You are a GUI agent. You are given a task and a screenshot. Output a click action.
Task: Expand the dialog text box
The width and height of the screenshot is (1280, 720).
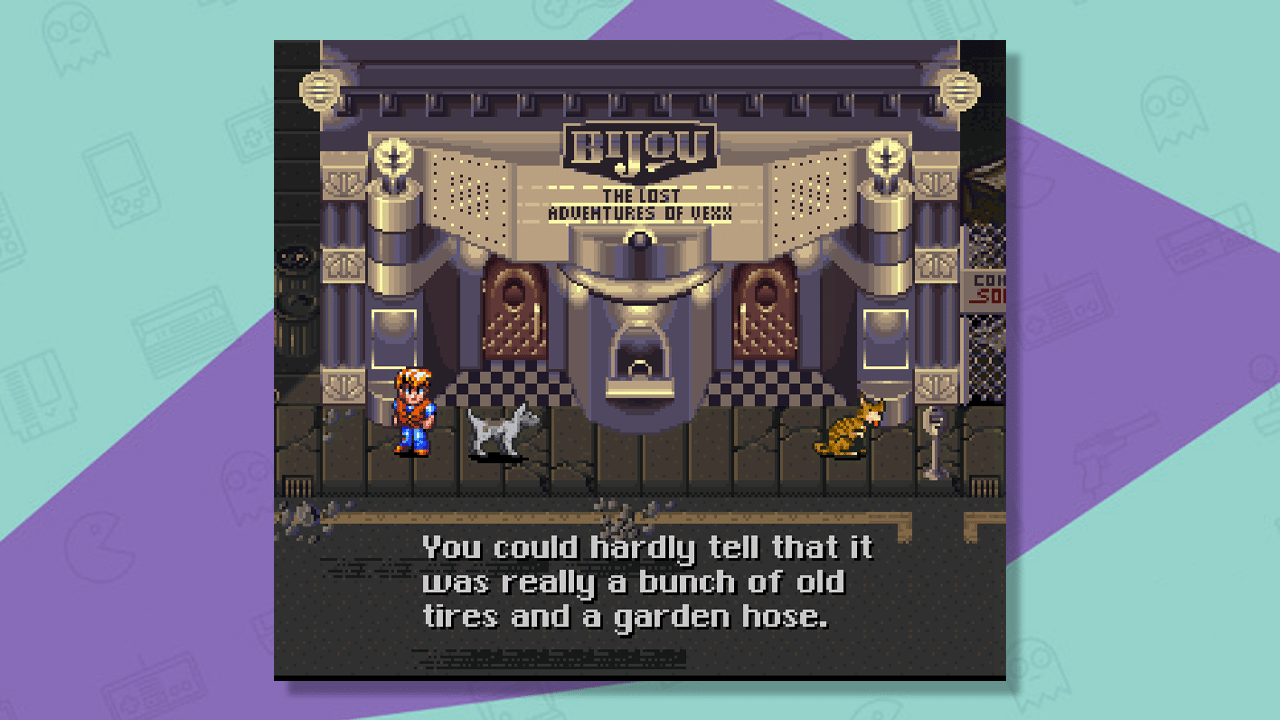tap(640, 580)
